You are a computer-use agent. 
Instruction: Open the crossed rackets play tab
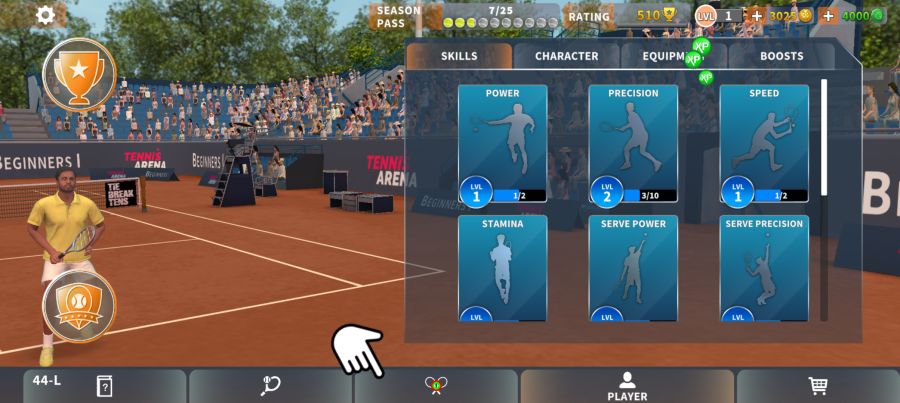pos(436,386)
